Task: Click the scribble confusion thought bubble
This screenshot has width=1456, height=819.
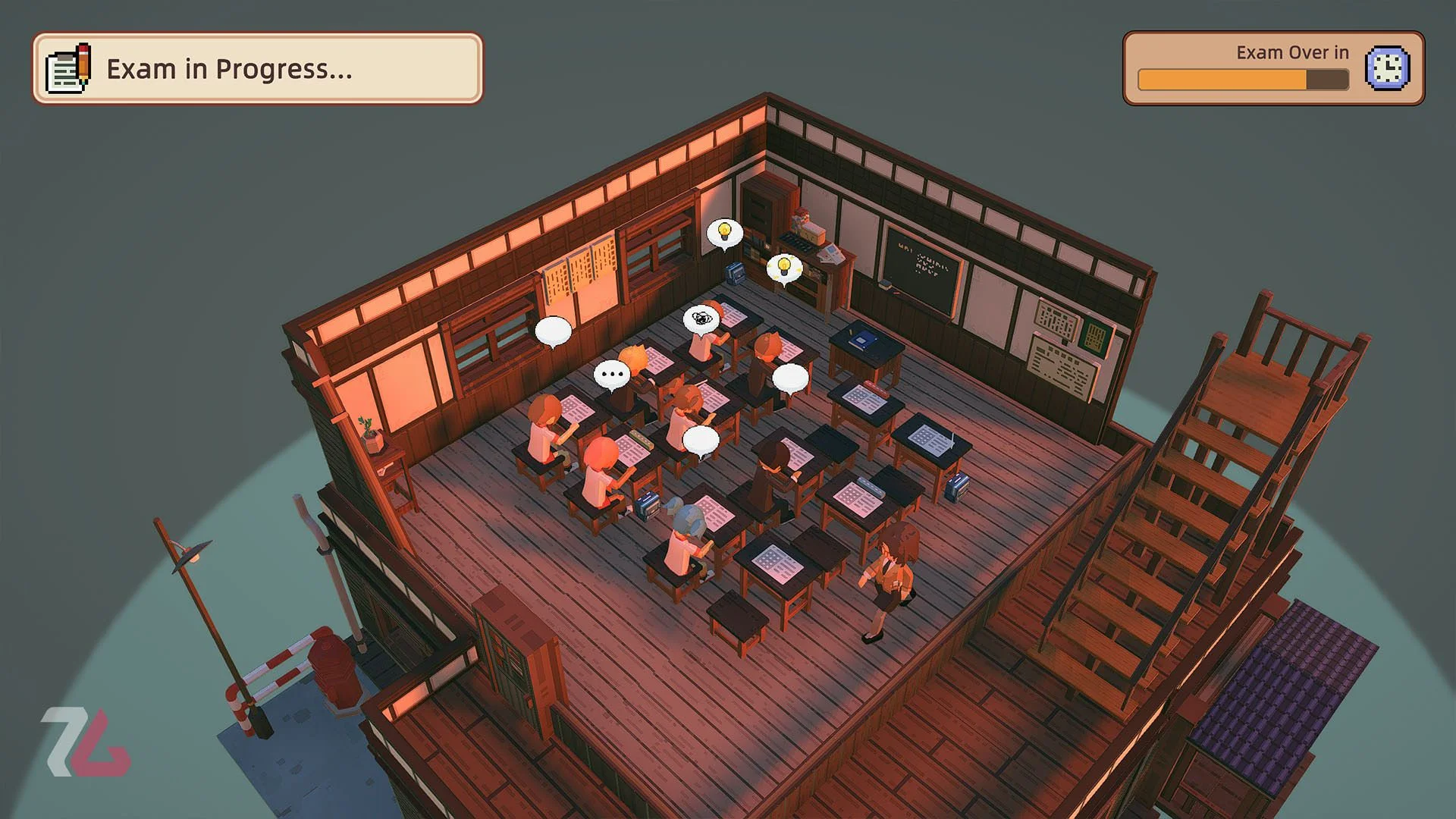Action: [x=701, y=318]
